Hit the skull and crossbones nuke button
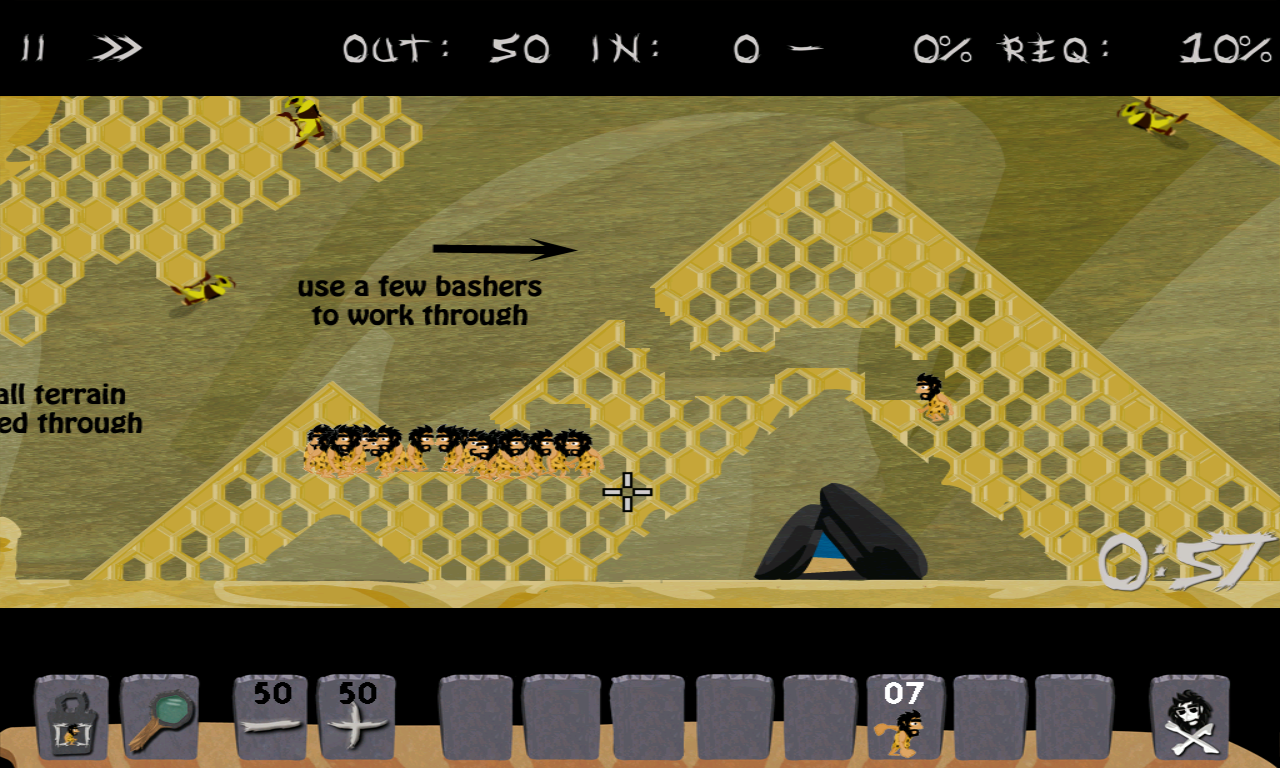This screenshot has height=768, width=1280. pos(1189,717)
